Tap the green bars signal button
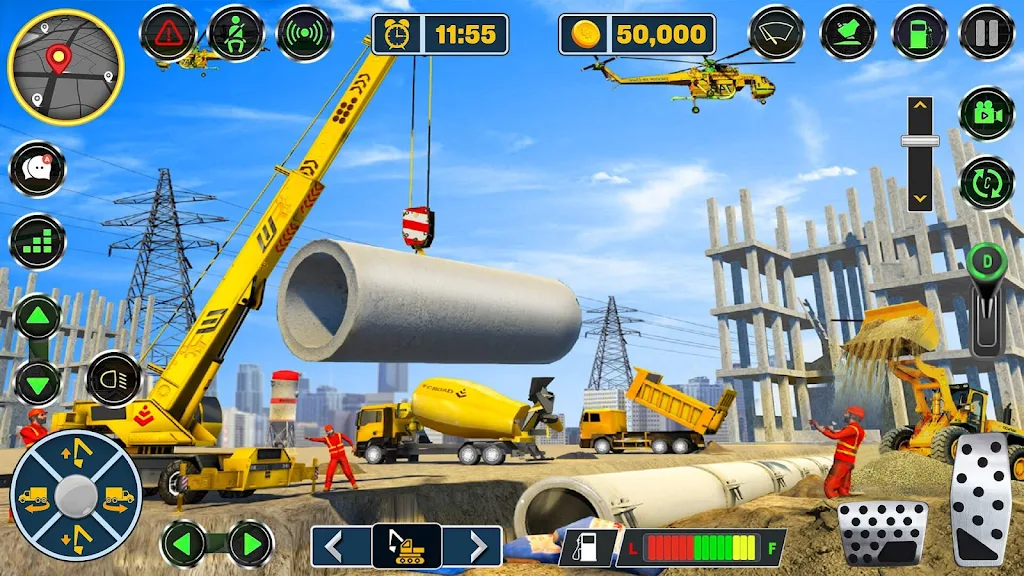 38,241
